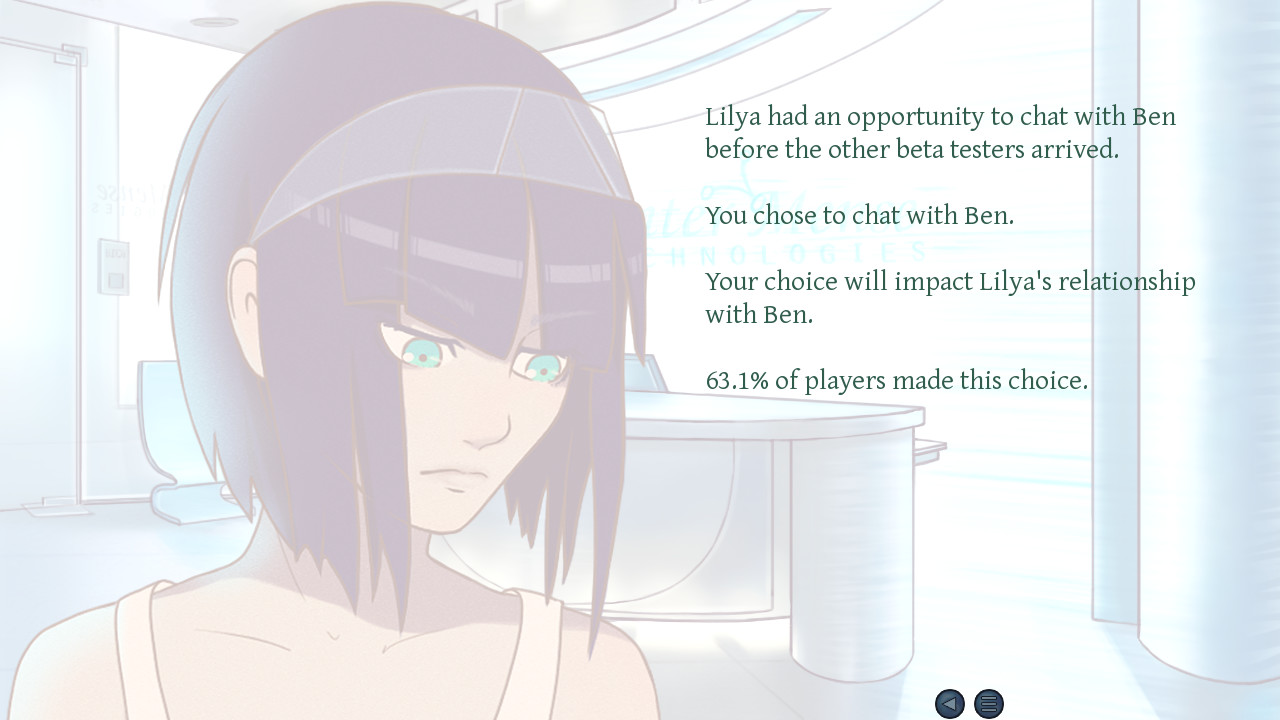Click the narration about beta testers arriving

pyautogui.click(x=940, y=133)
